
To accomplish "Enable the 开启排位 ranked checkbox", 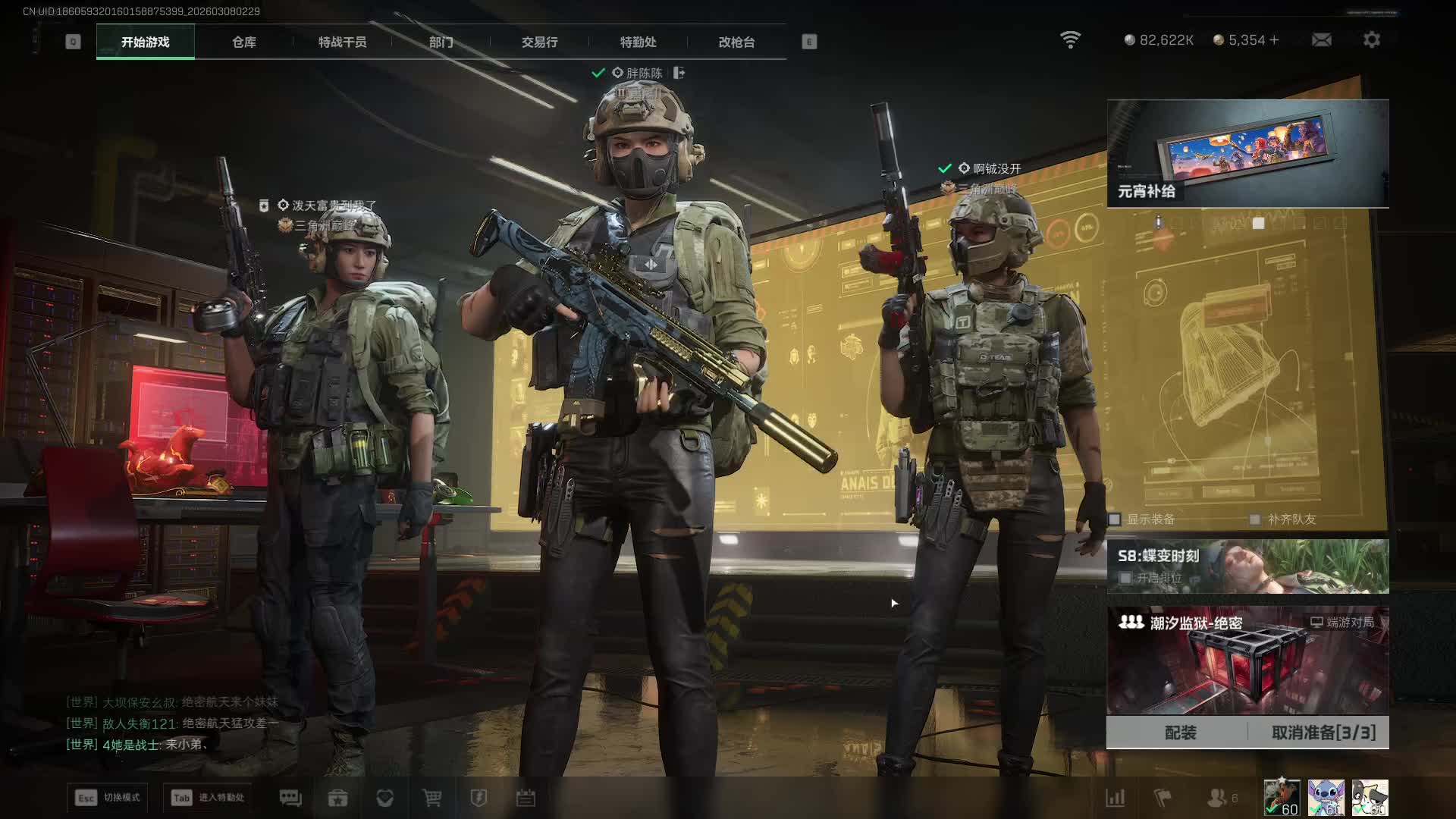I will click(x=1126, y=578).
